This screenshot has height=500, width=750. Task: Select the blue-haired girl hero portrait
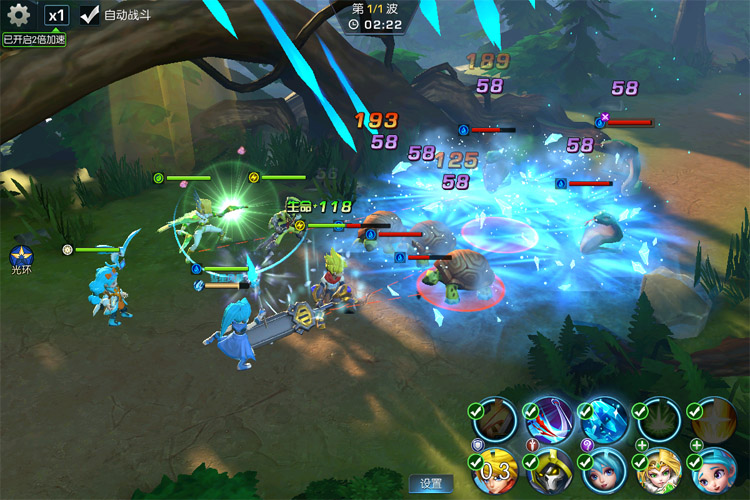[x=605, y=474]
